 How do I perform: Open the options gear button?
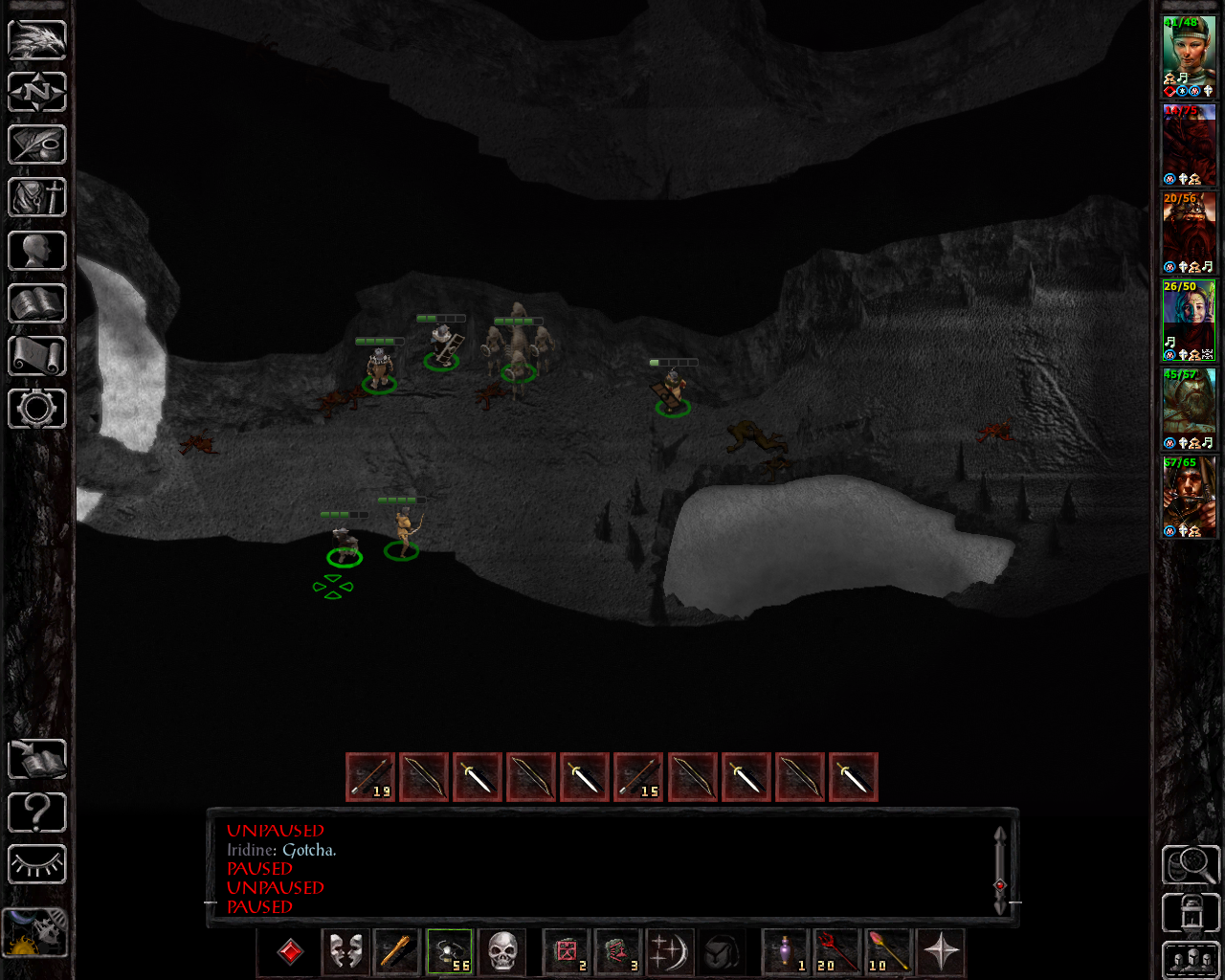37,409
